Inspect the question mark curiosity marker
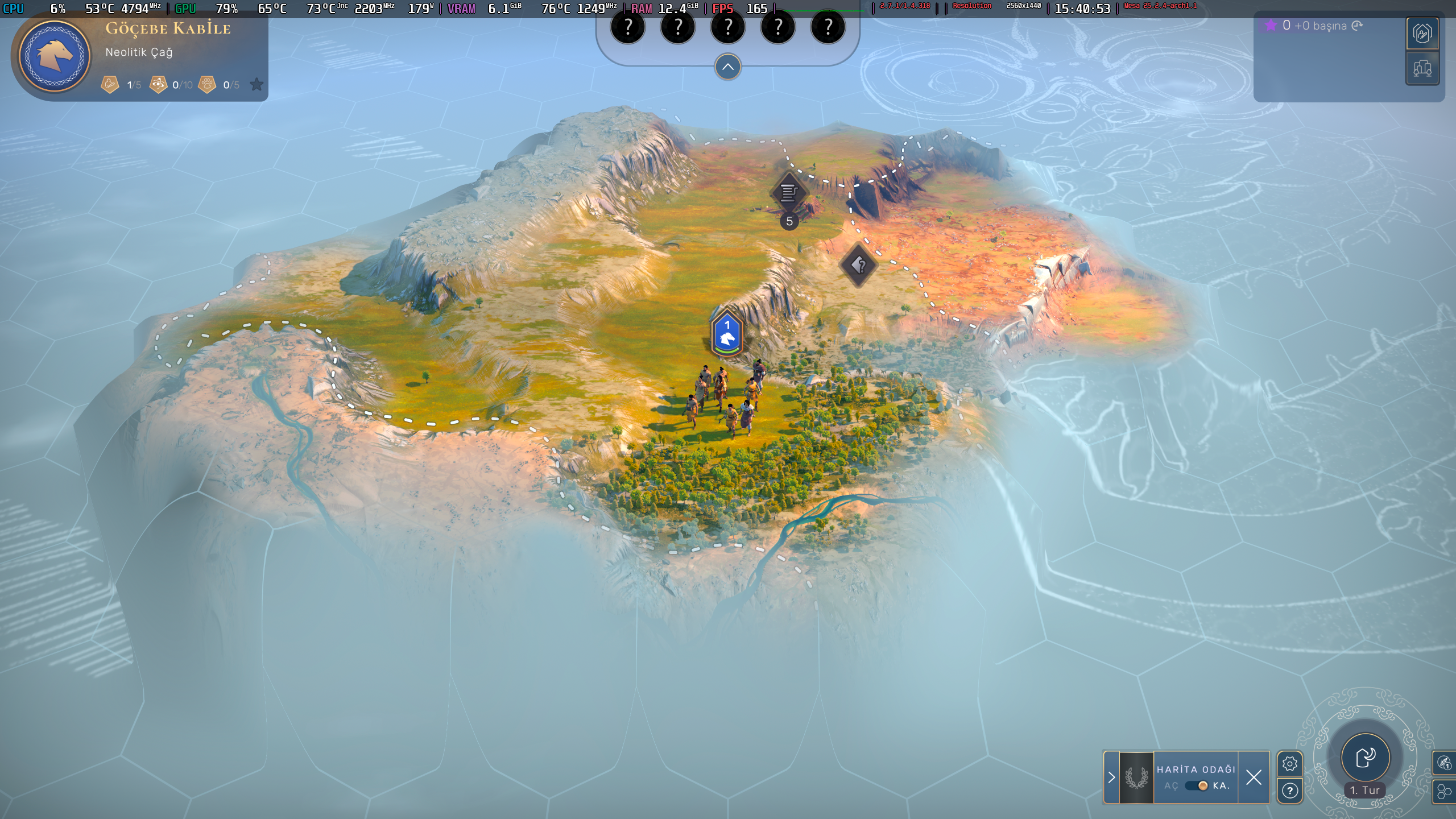Image resolution: width=1456 pixels, height=819 pixels. coord(859,264)
